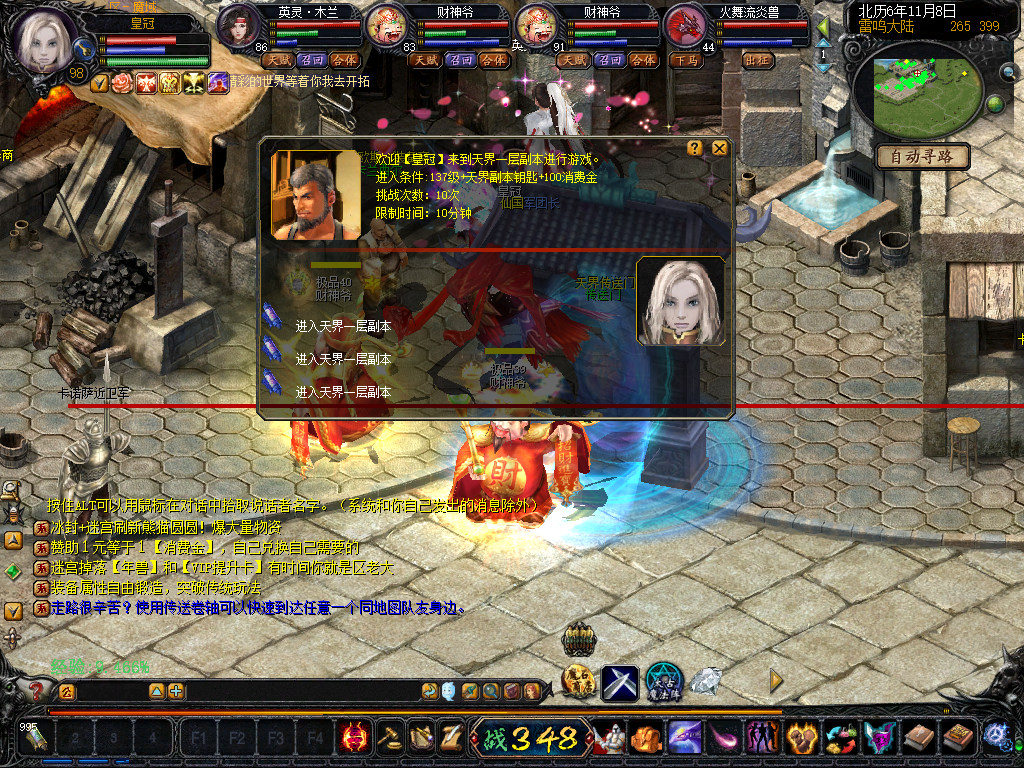Open the gavel auction icon in bottom bar
Viewport: 1024px width, 768px height.
pos(388,738)
